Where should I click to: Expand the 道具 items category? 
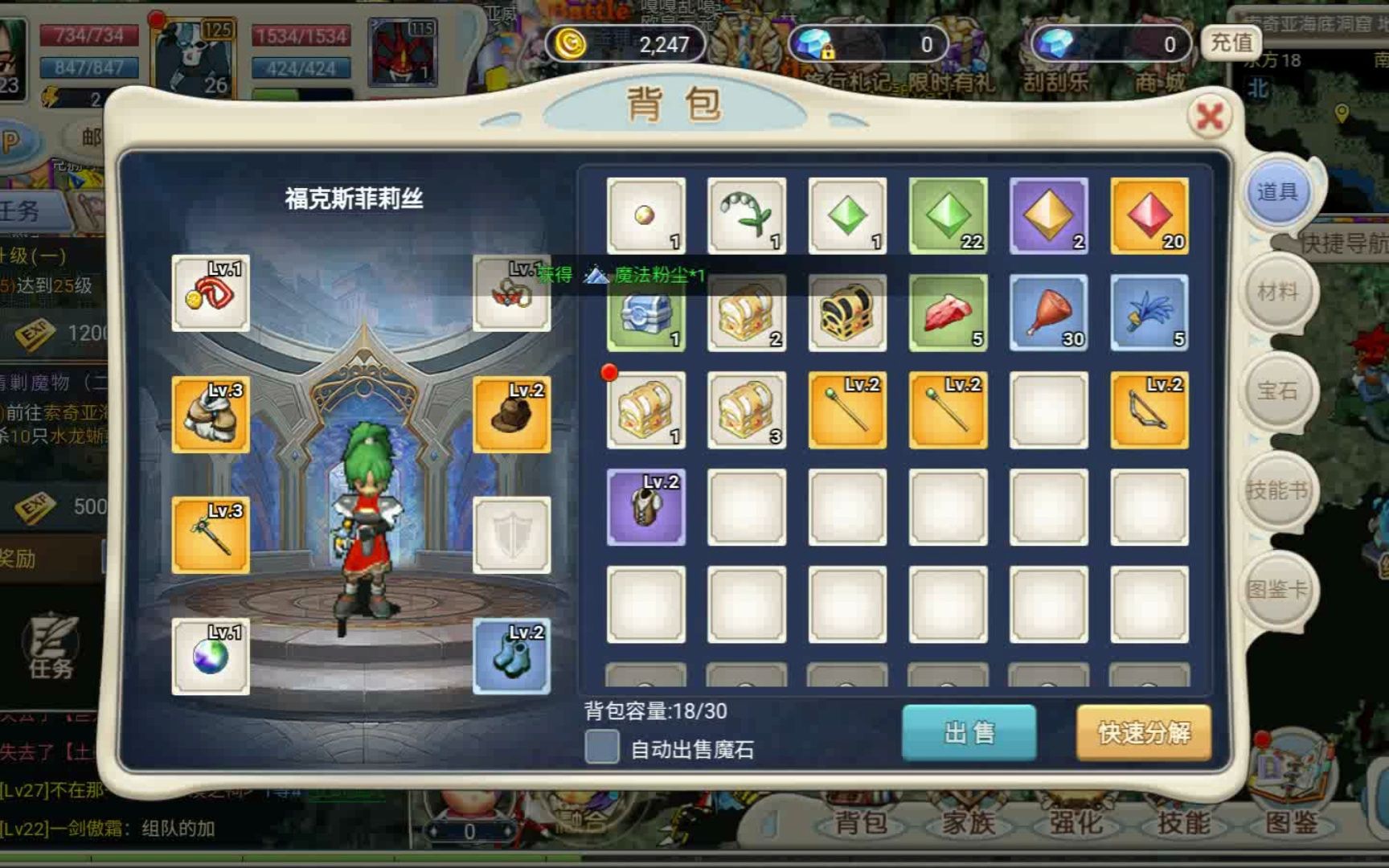point(1276,193)
